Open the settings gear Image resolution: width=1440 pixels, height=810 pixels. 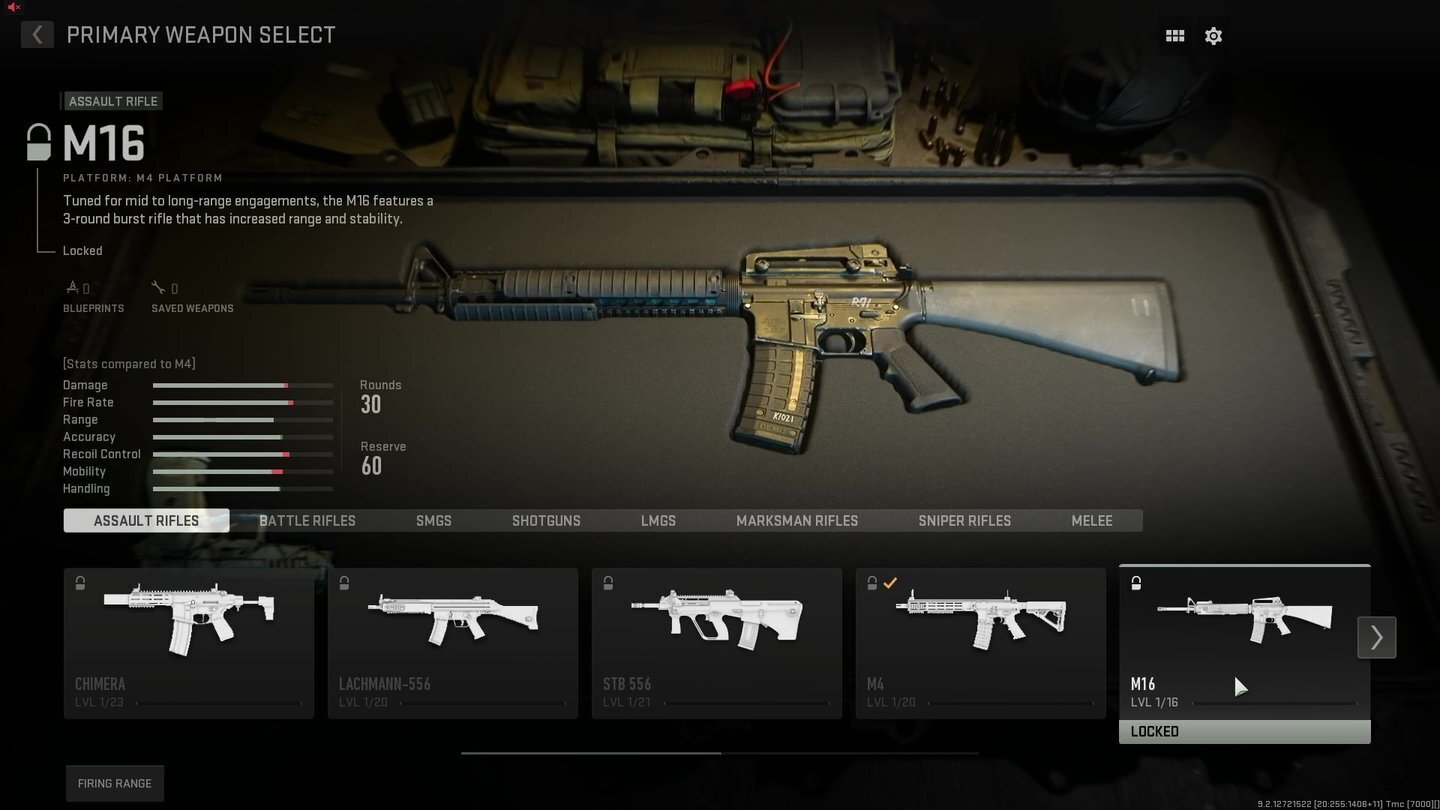click(1213, 35)
